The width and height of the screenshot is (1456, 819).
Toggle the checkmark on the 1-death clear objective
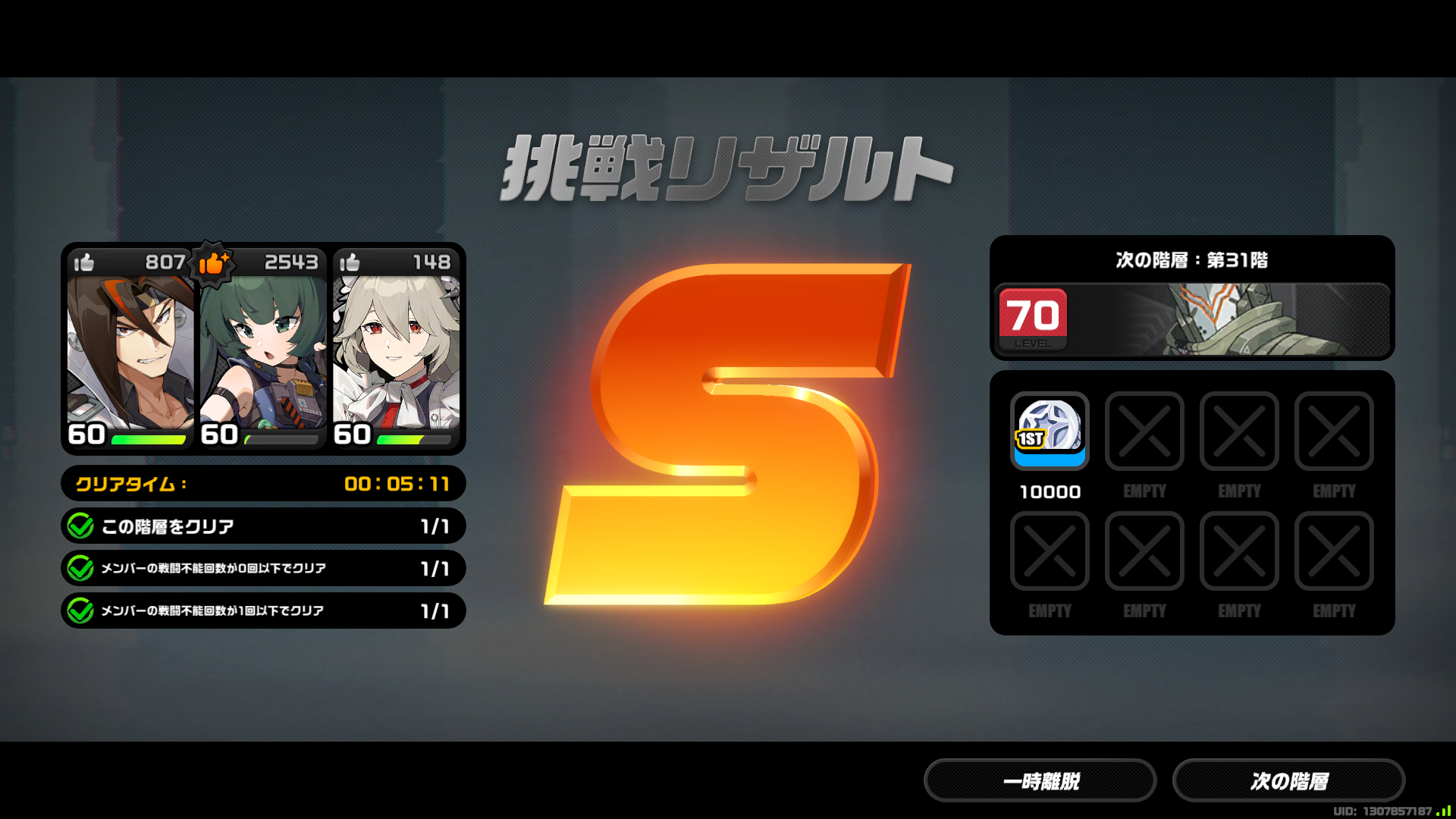[x=82, y=610]
